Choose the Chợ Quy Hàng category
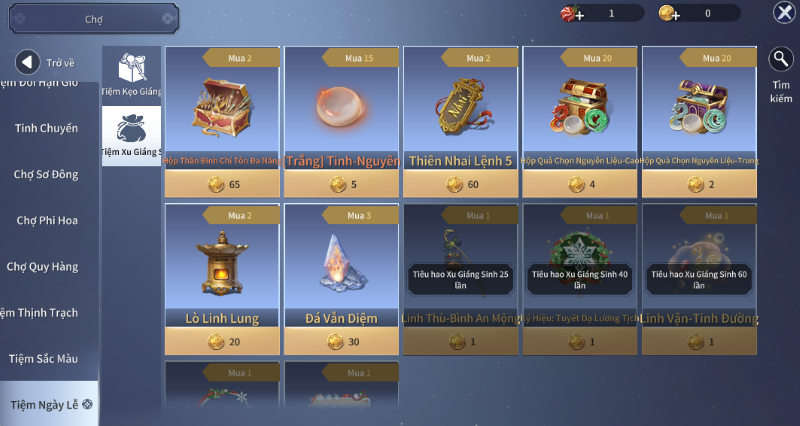Image resolution: width=800 pixels, height=426 pixels. [47, 266]
